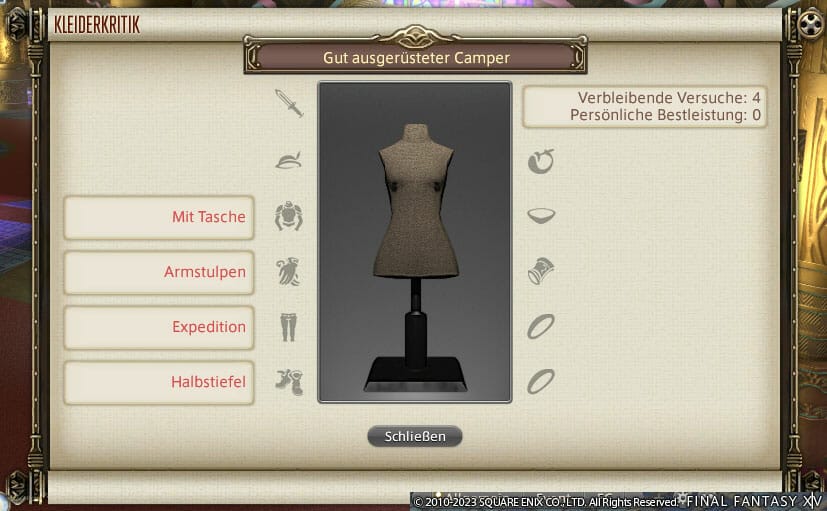Choose the necklace slot icon

(541, 215)
